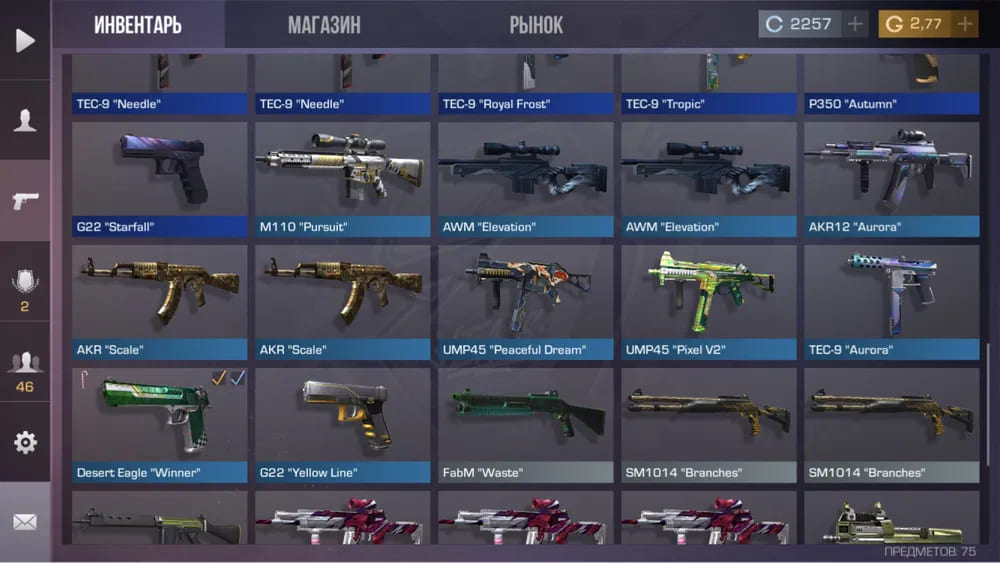Screen dimensions: 1000x563
Task: Tap the play arrow in the sidebar
Action: click(25, 40)
